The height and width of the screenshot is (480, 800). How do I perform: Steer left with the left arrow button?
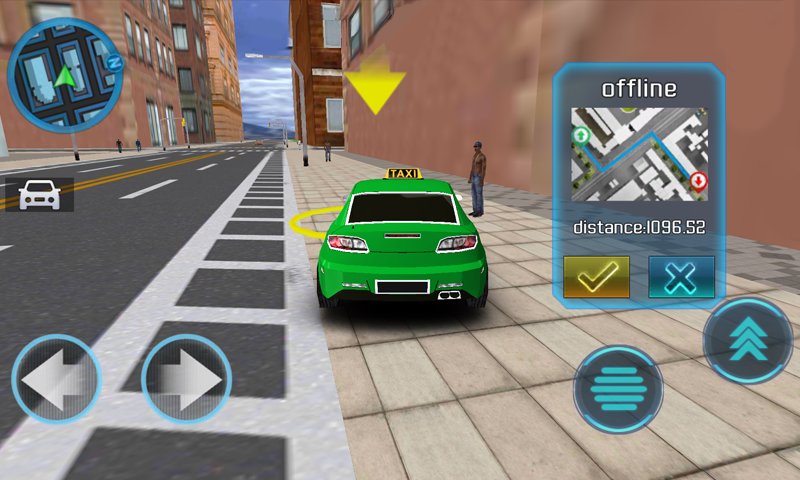[56, 380]
